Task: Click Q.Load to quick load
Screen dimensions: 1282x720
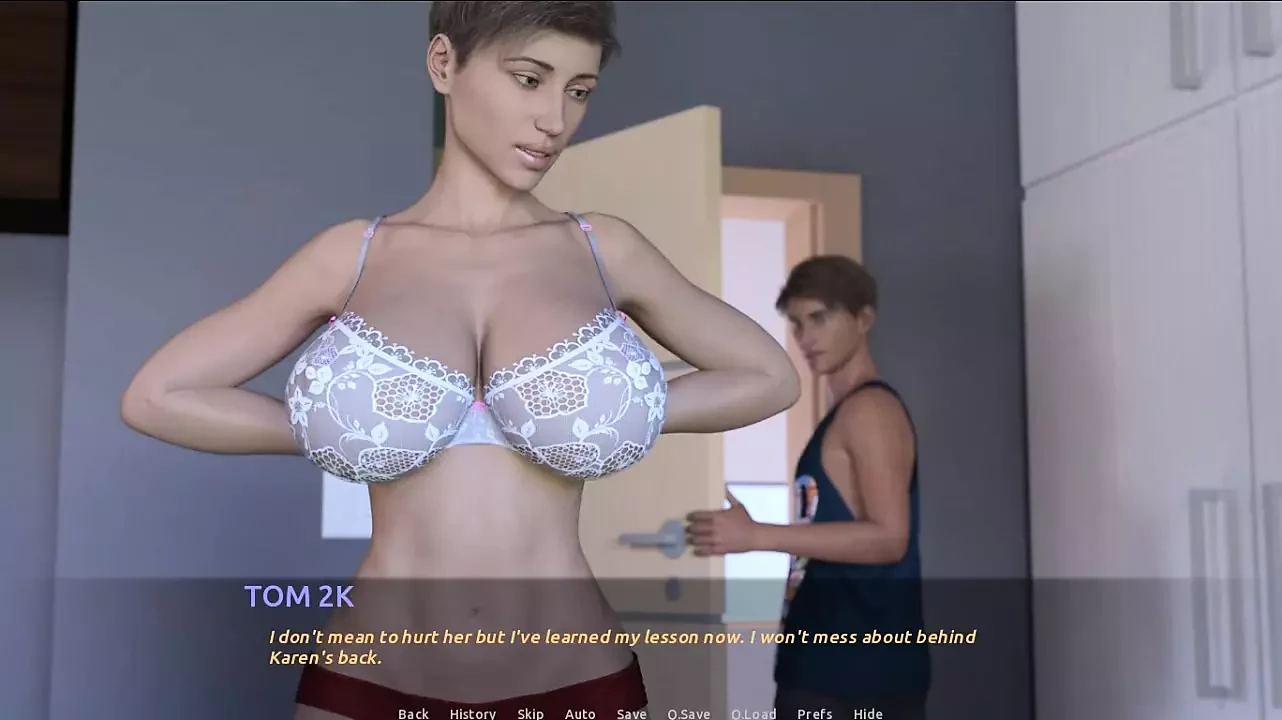Action: pos(753,713)
